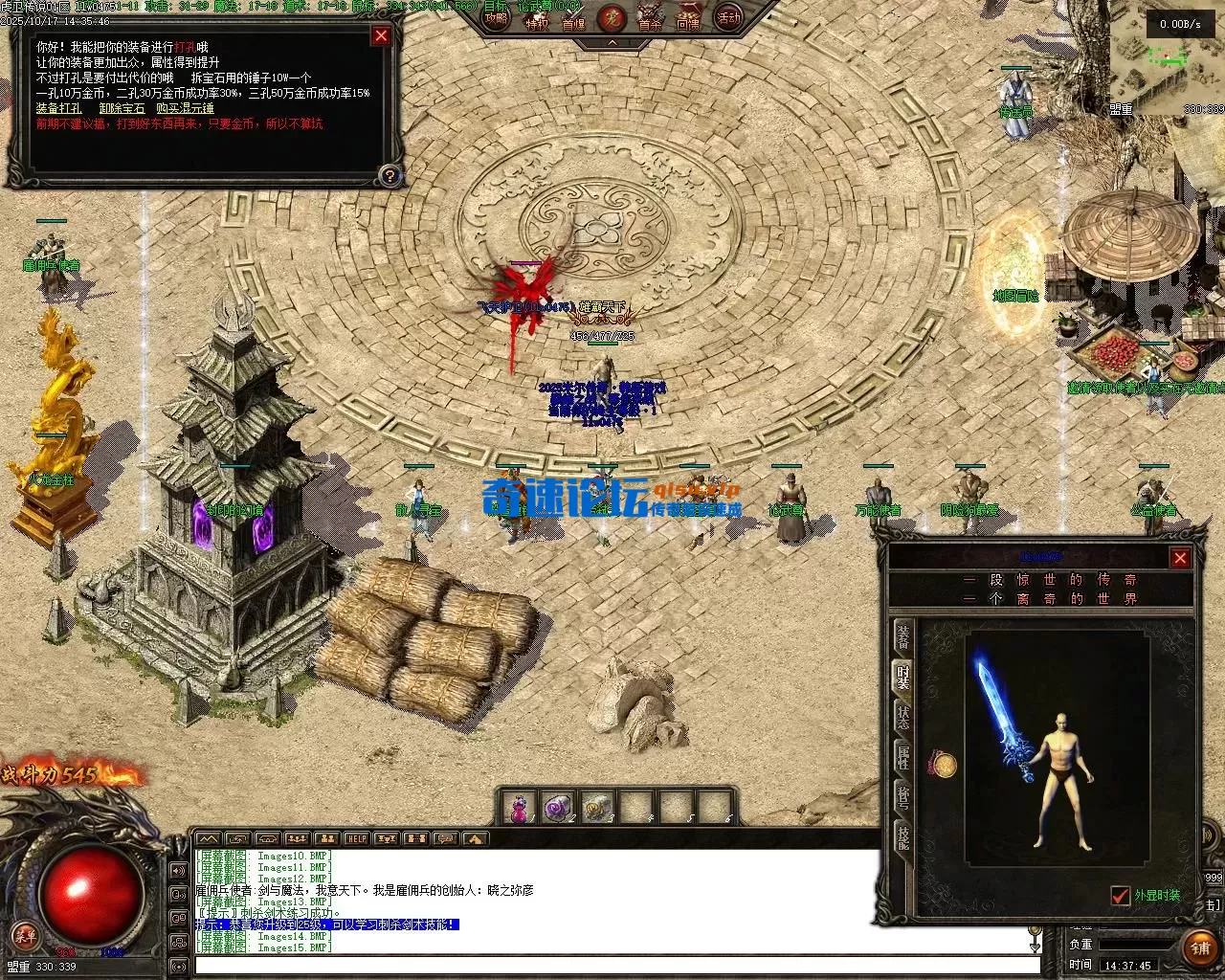Switch to the 装备 equipment tab
The width and height of the screenshot is (1225, 980).
click(x=902, y=635)
